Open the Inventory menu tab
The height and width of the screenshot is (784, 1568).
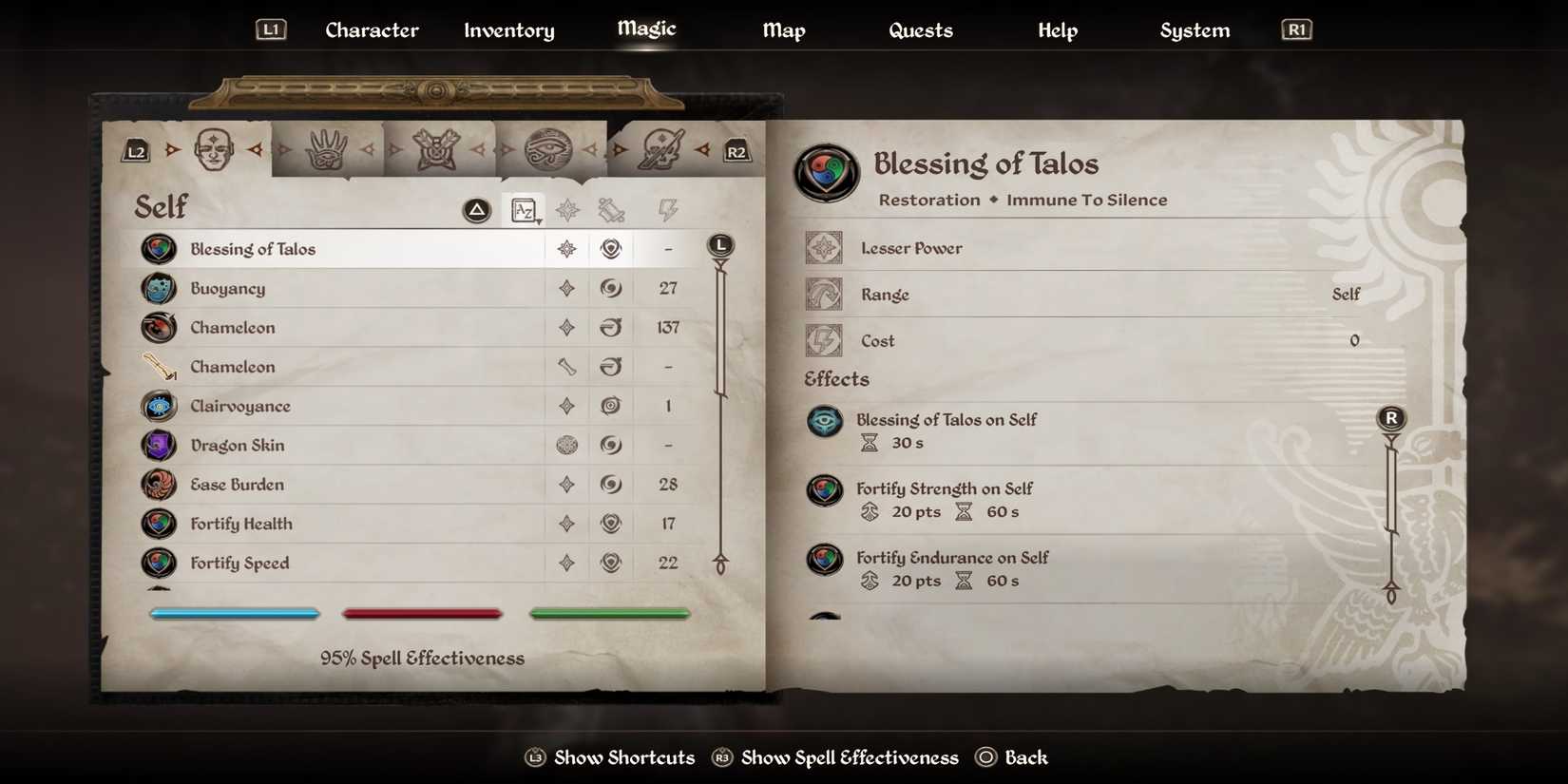click(x=508, y=29)
